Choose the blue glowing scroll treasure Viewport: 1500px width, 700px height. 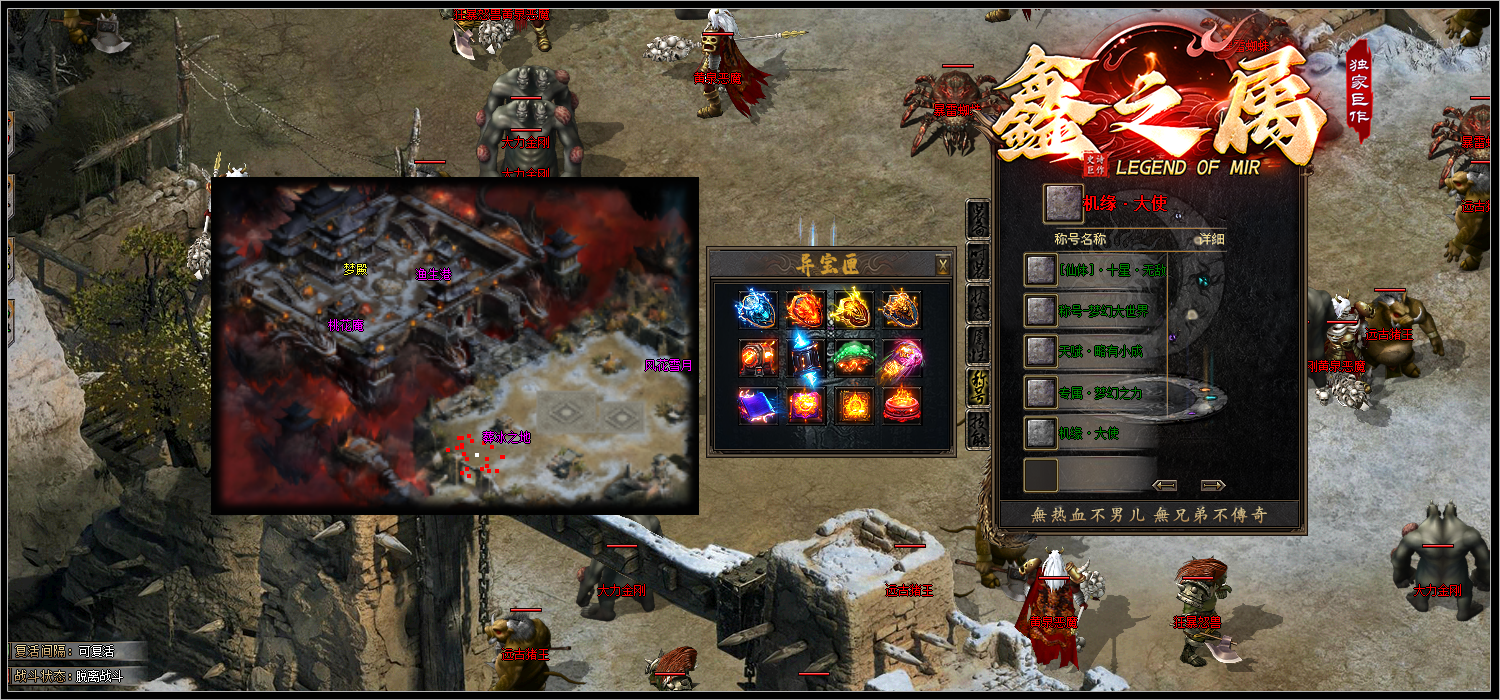(758, 405)
